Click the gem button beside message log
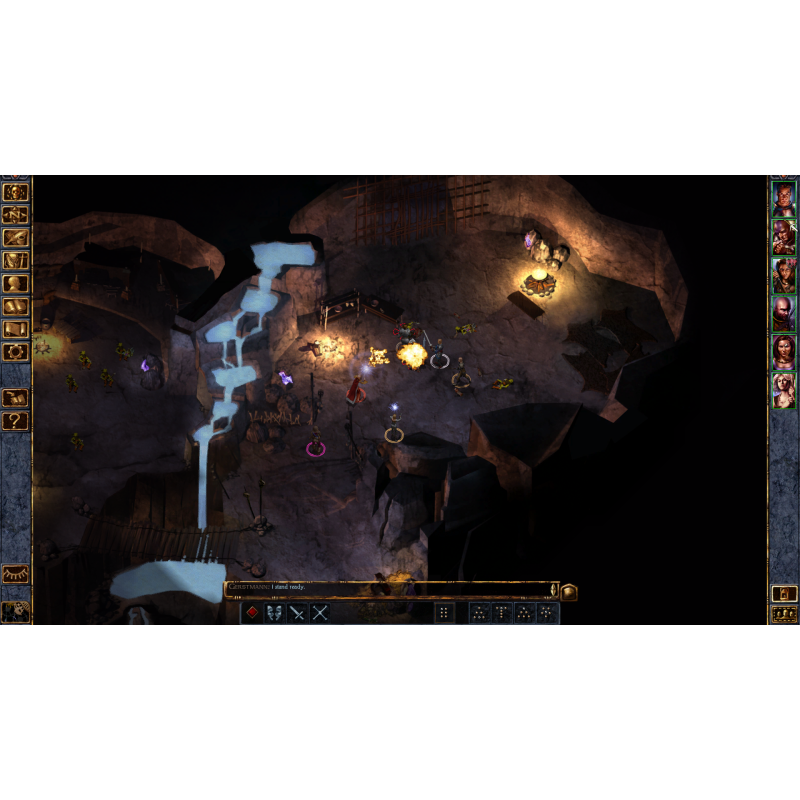The height and width of the screenshot is (800, 800). click(x=568, y=591)
